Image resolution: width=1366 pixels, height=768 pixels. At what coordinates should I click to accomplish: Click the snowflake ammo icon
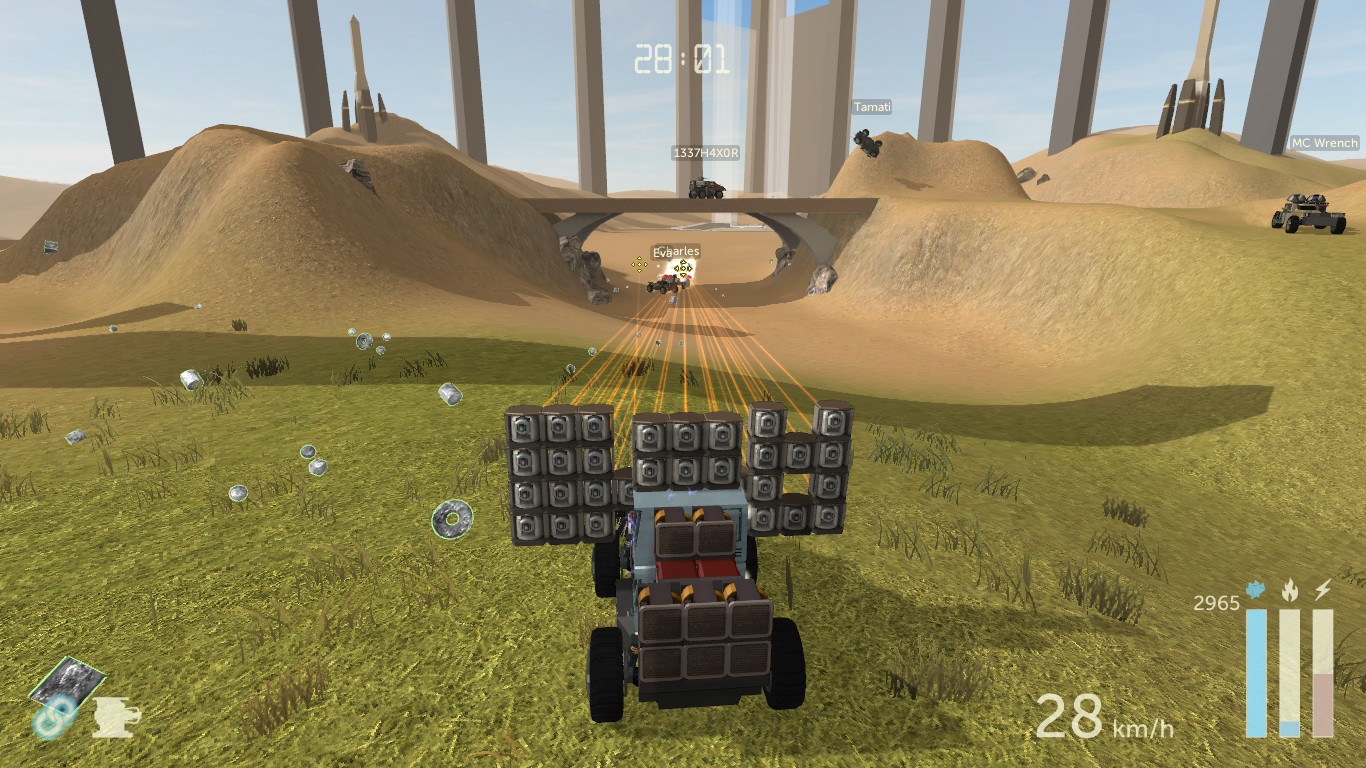1253,591
